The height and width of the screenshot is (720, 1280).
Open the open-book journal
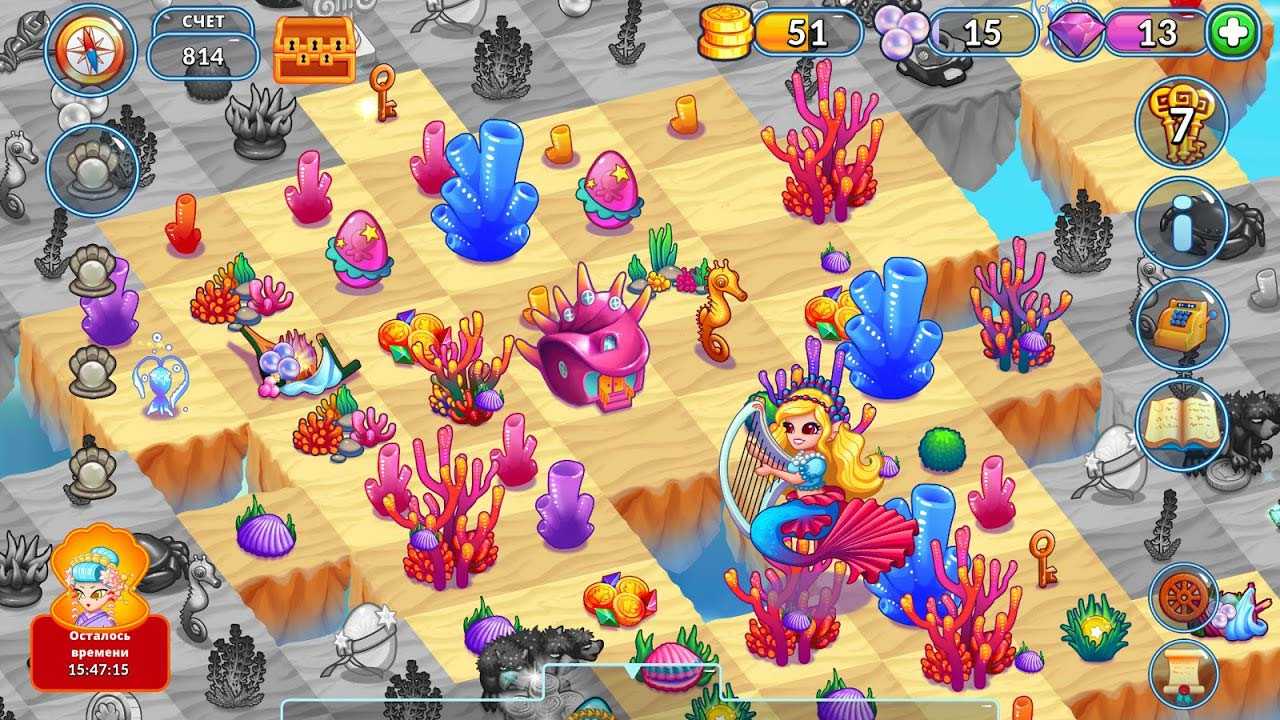pyautogui.click(x=1182, y=425)
